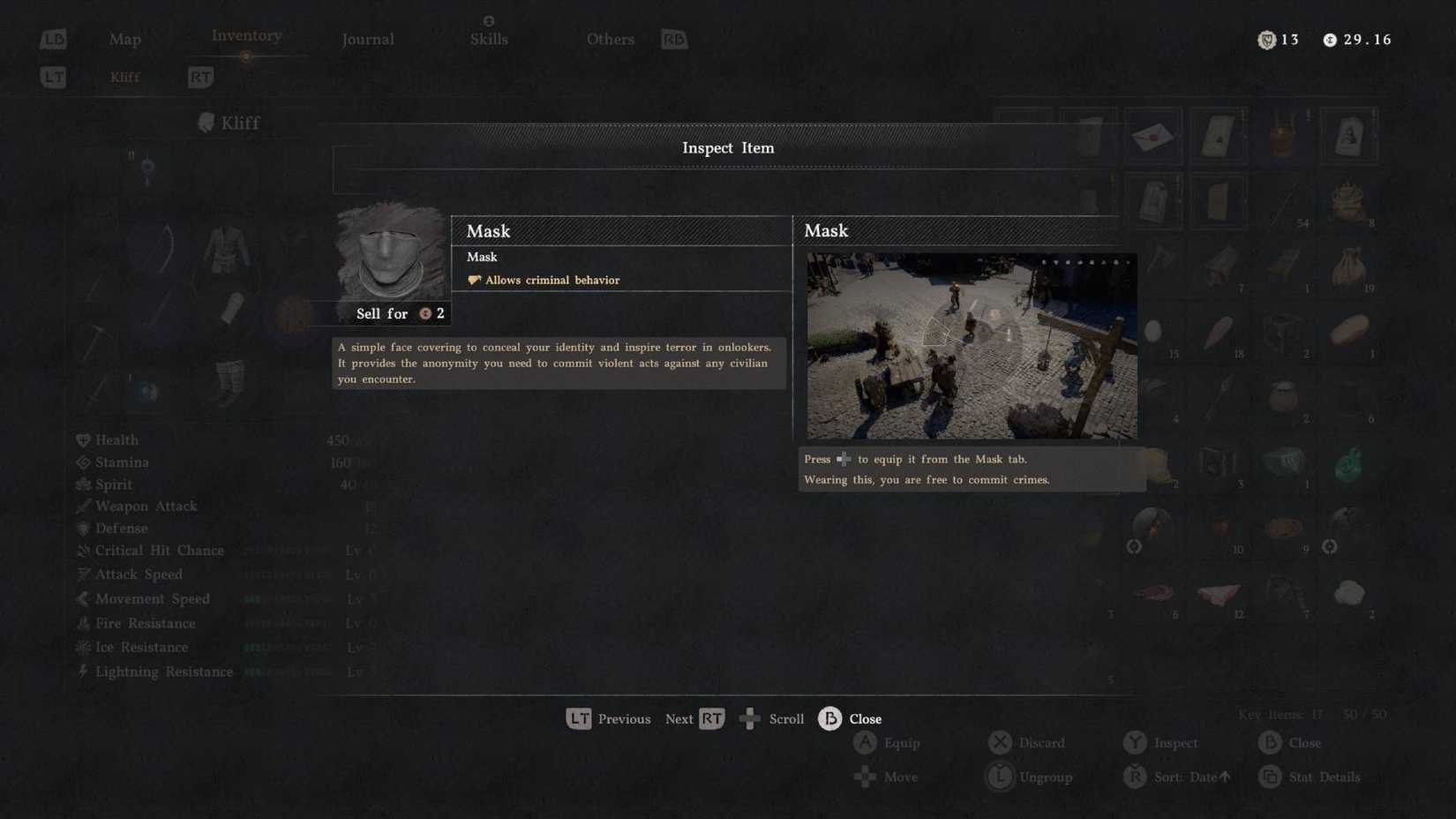Switch to the Skills tab
The image size is (1456, 819).
click(x=489, y=39)
